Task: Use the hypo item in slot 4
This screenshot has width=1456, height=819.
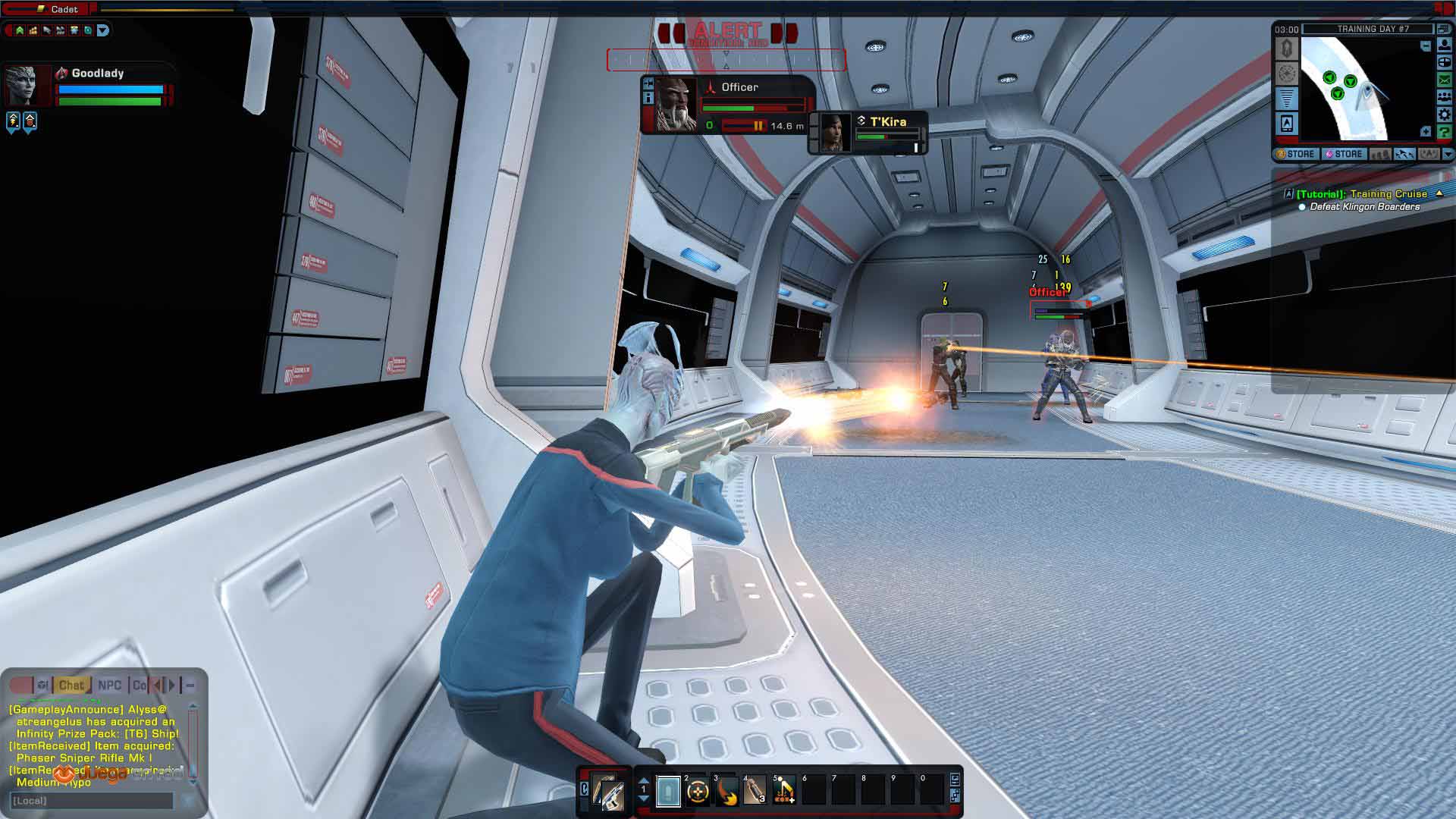Action: coord(755,792)
